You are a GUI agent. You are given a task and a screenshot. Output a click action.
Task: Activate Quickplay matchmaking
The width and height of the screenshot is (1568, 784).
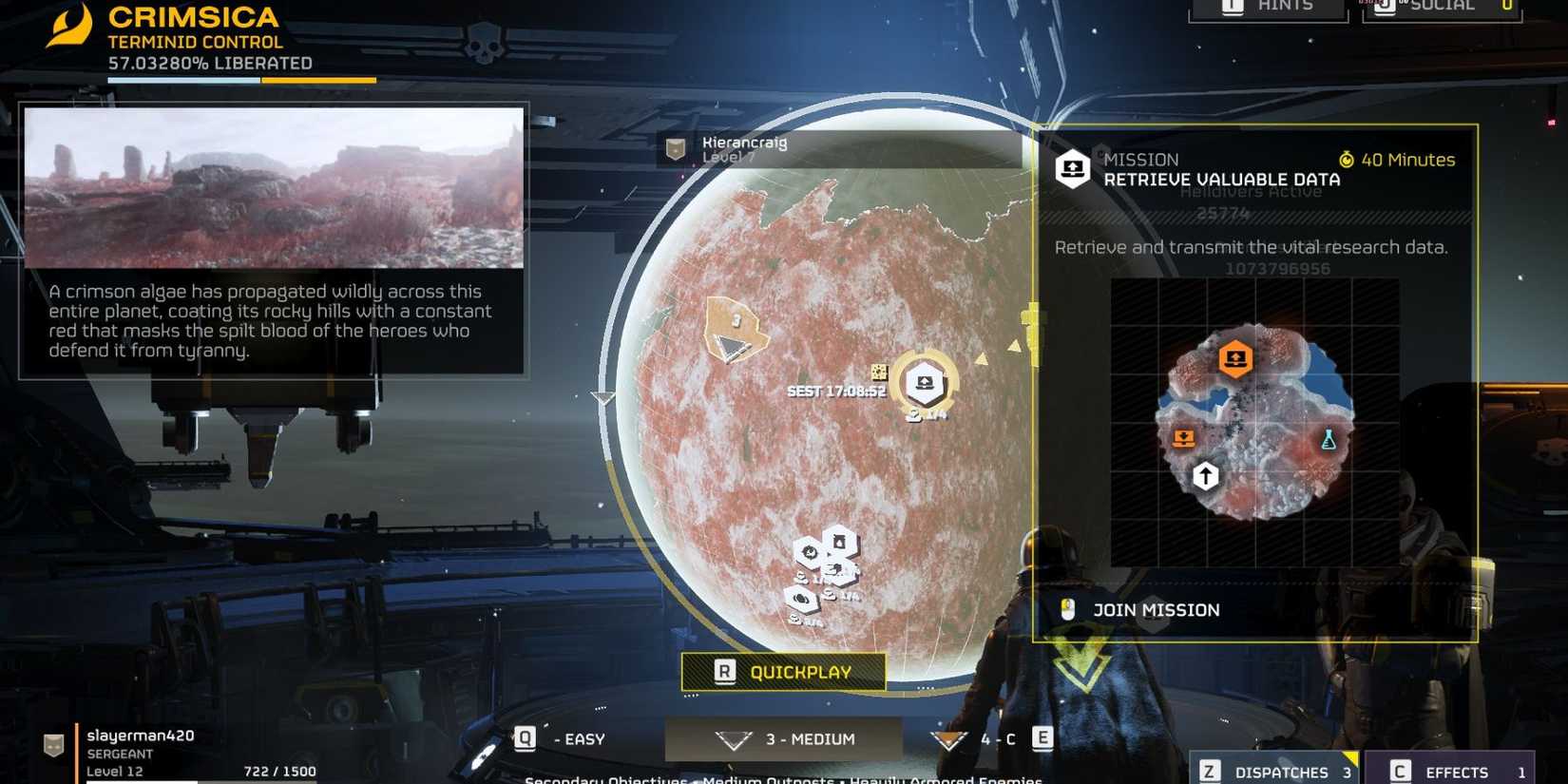point(782,672)
